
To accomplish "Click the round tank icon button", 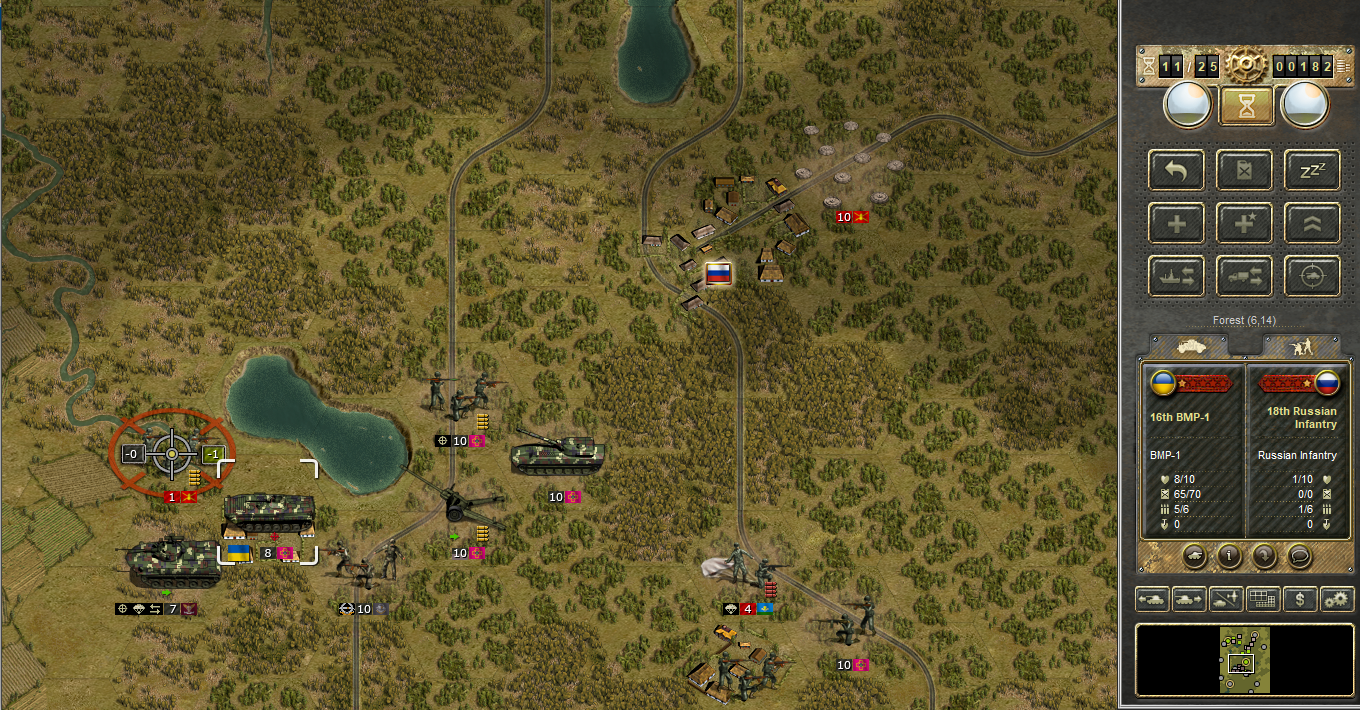I will click(x=1194, y=554).
